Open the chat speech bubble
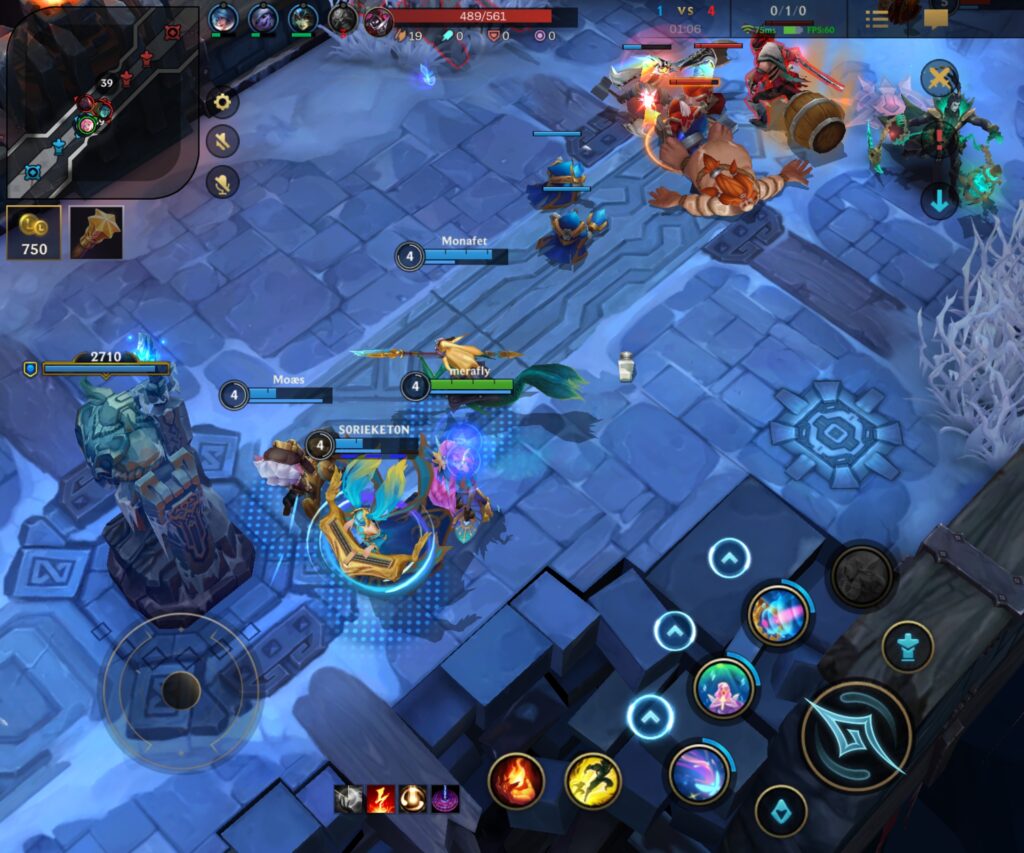1024x853 pixels. 935,19
